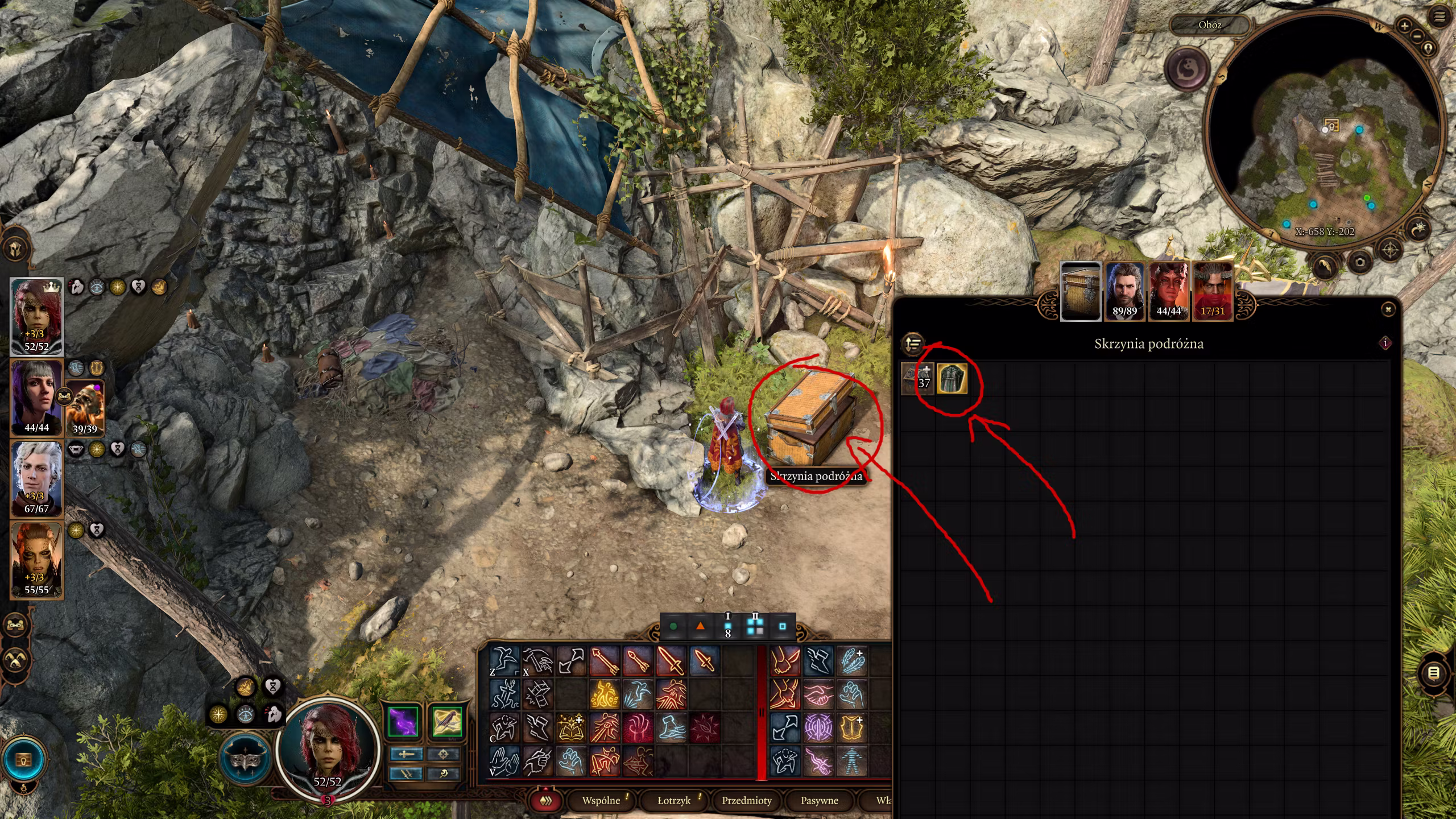Select the green armor item in chest
1456x819 pixels.
point(952,379)
